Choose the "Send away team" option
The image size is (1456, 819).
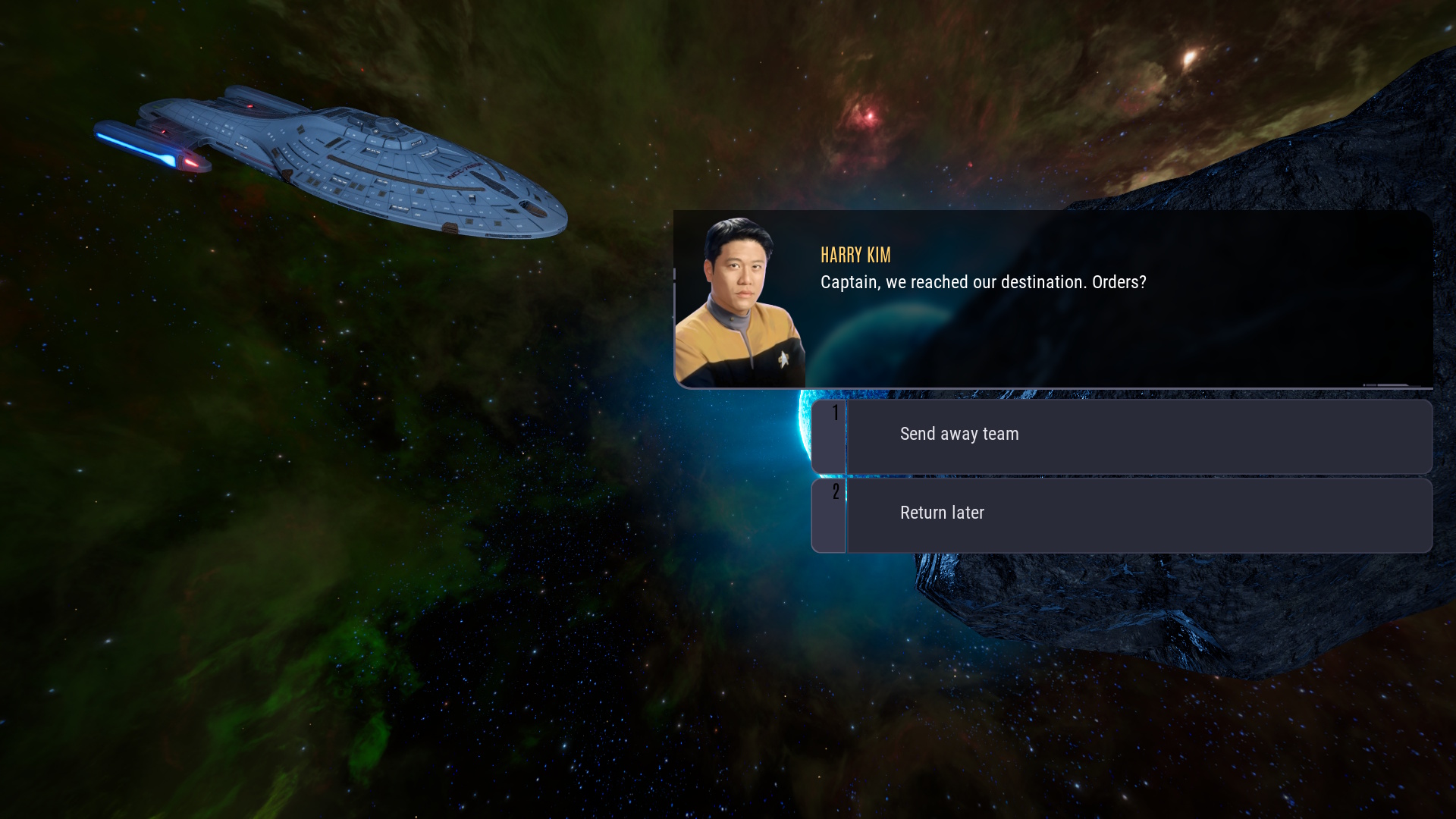pos(1121,436)
